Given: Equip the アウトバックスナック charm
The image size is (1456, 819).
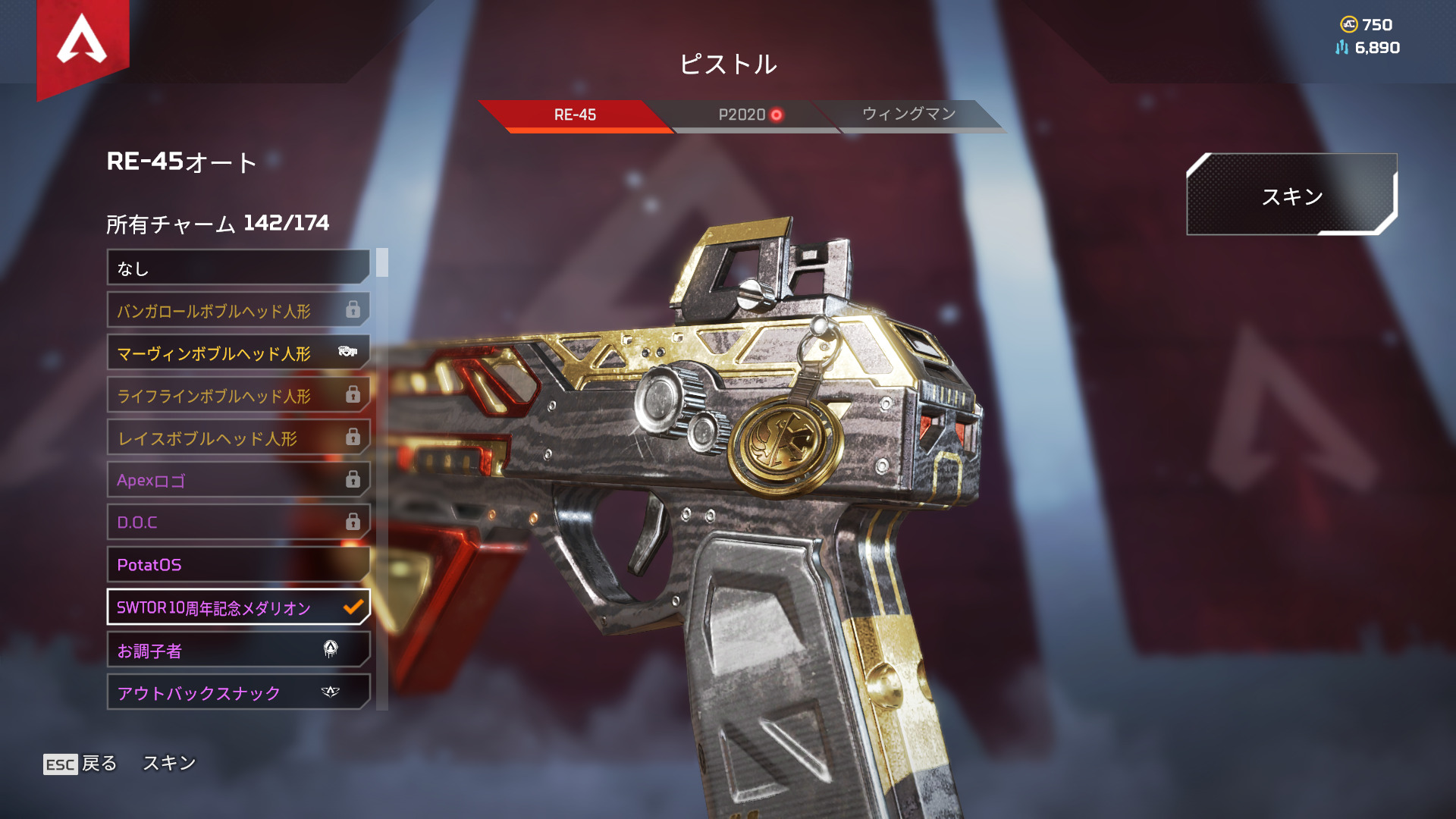Looking at the screenshot, I should point(238,692).
